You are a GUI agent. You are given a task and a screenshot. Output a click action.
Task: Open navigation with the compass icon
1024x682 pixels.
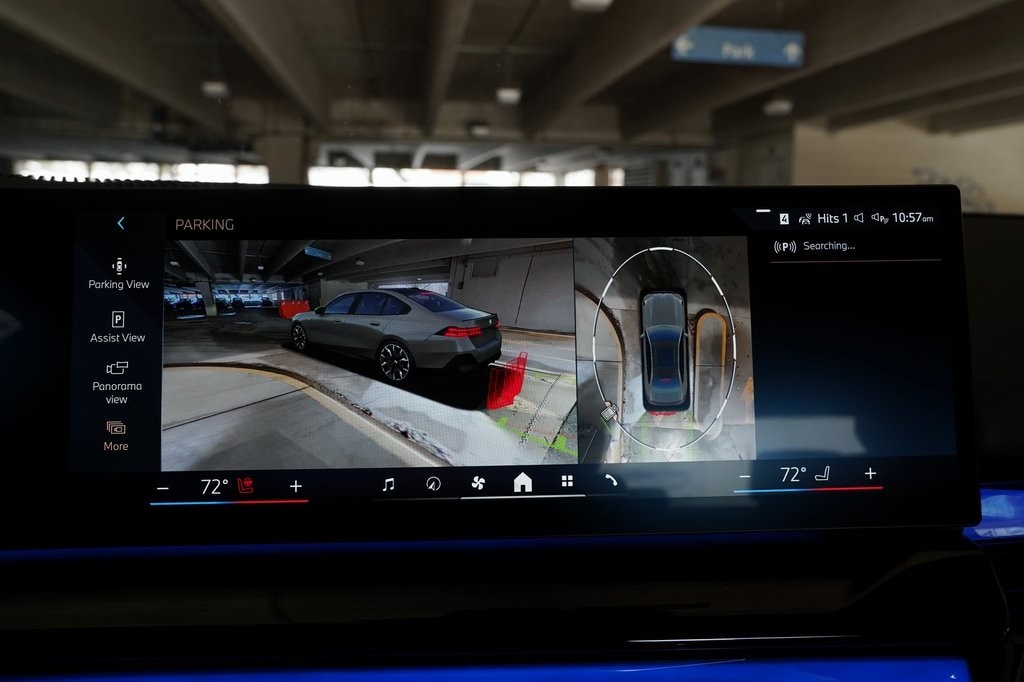433,483
